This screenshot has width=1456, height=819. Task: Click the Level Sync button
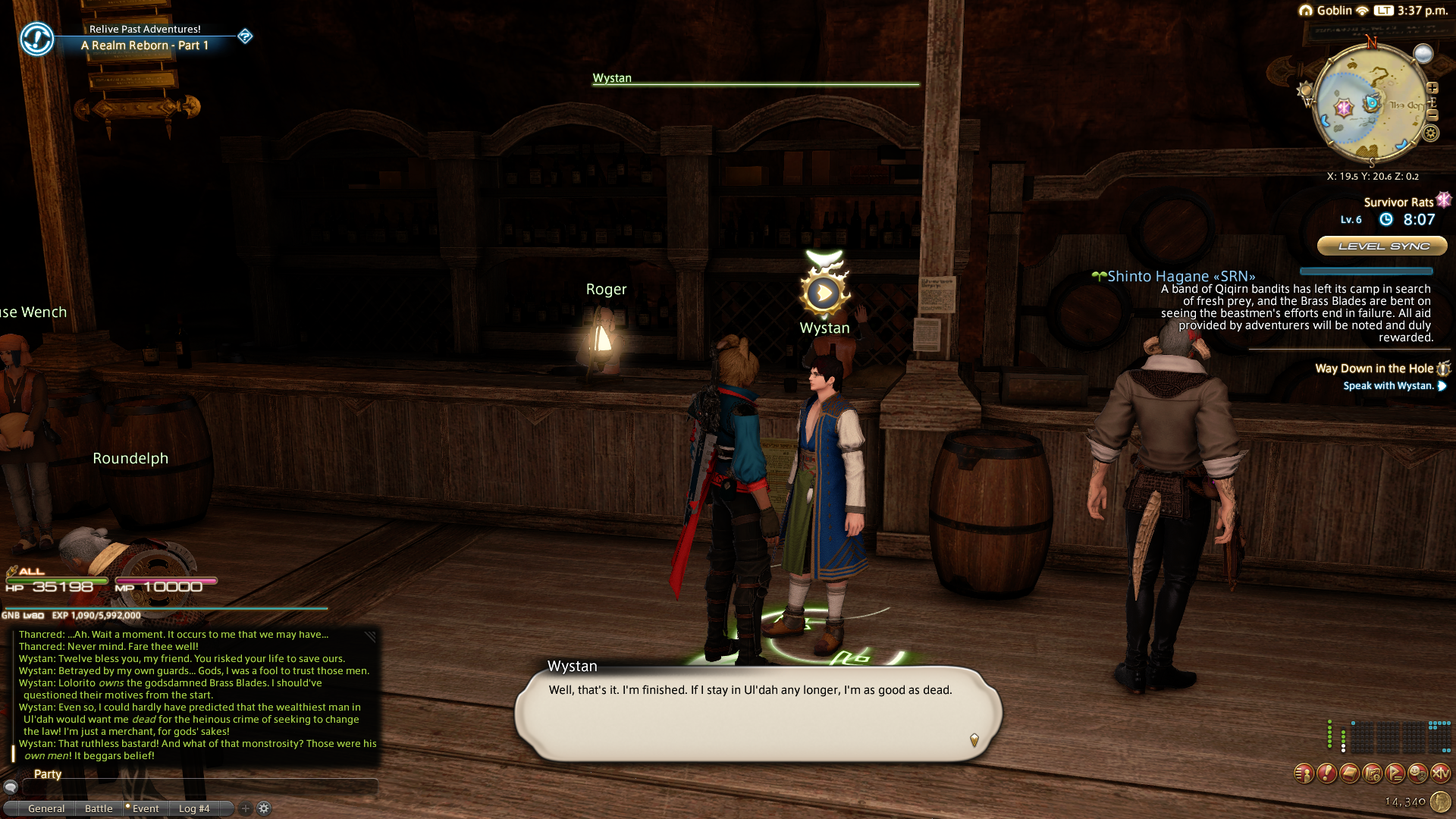(1382, 246)
